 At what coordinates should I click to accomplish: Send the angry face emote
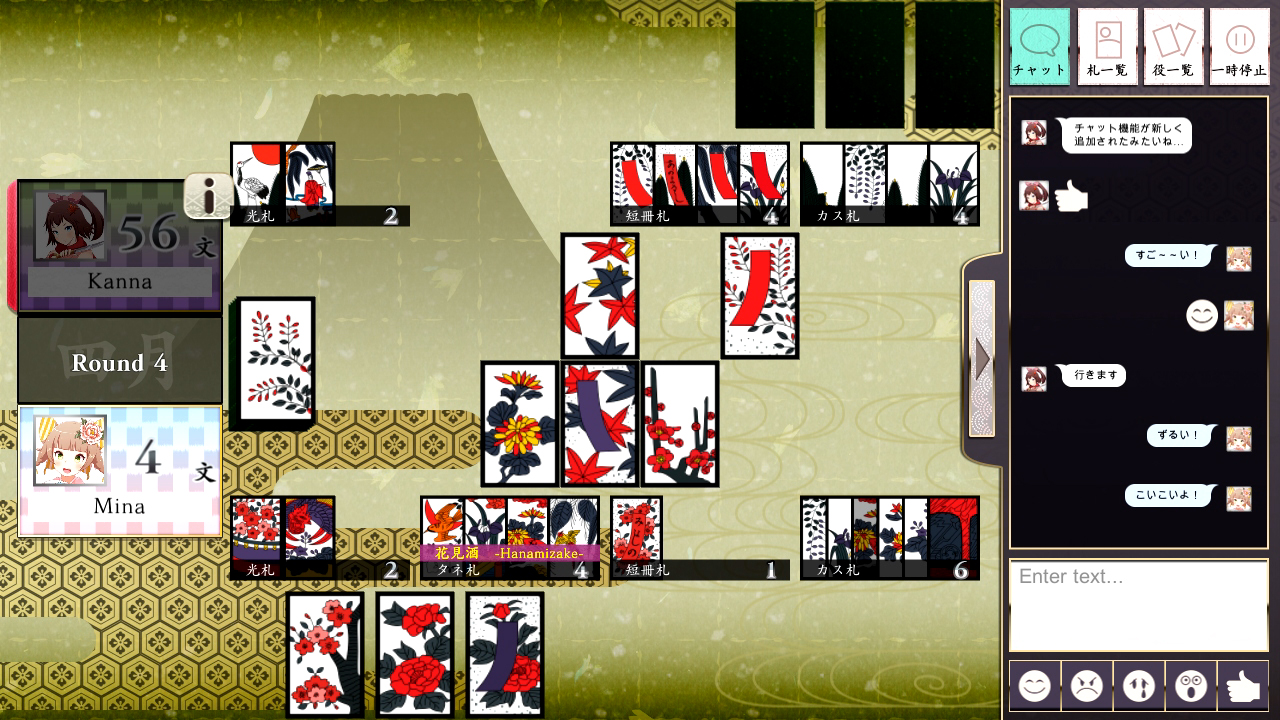(x=1086, y=686)
